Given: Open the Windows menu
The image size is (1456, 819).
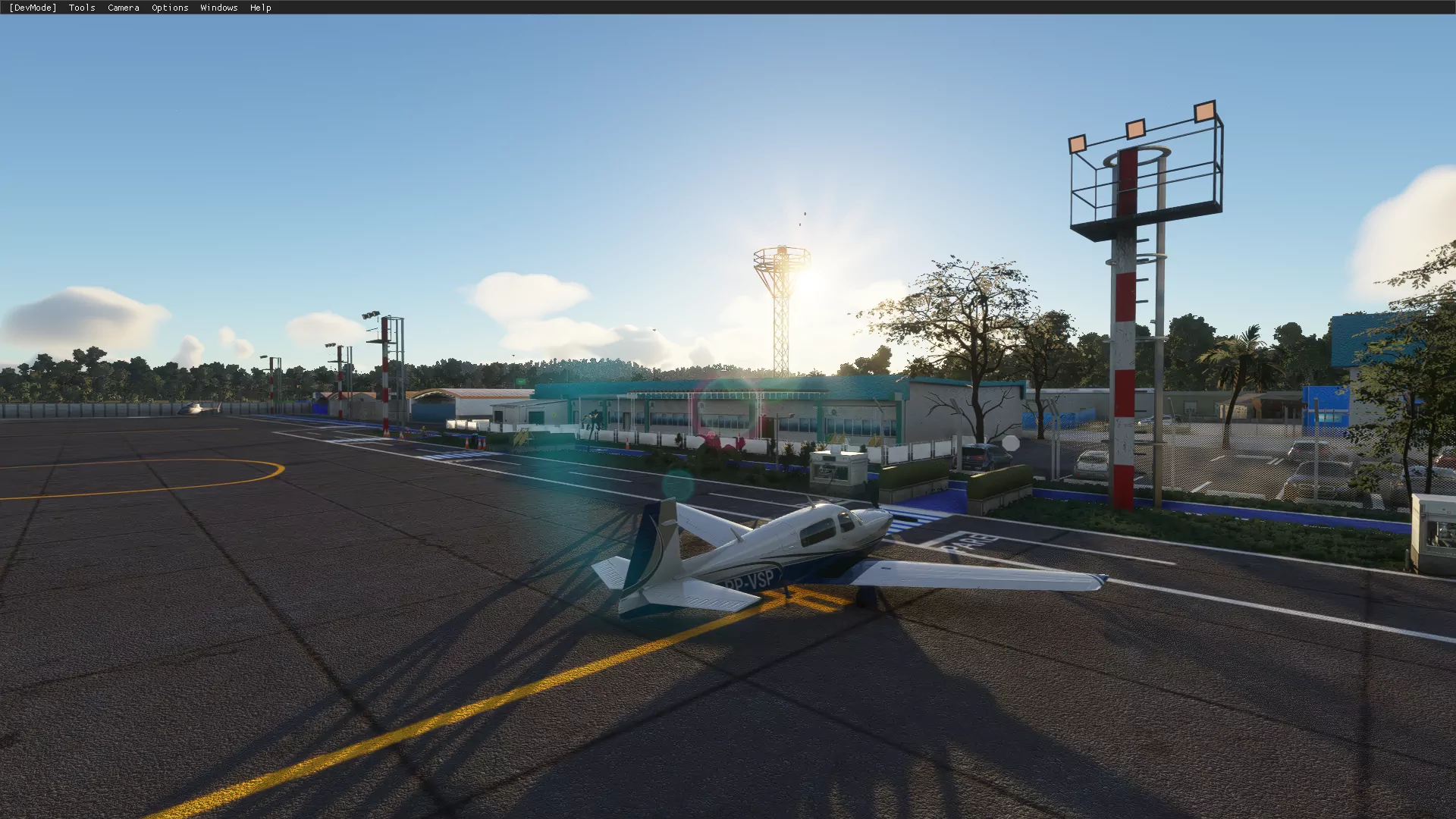Looking at the screenshot, I should click(218, 8).
